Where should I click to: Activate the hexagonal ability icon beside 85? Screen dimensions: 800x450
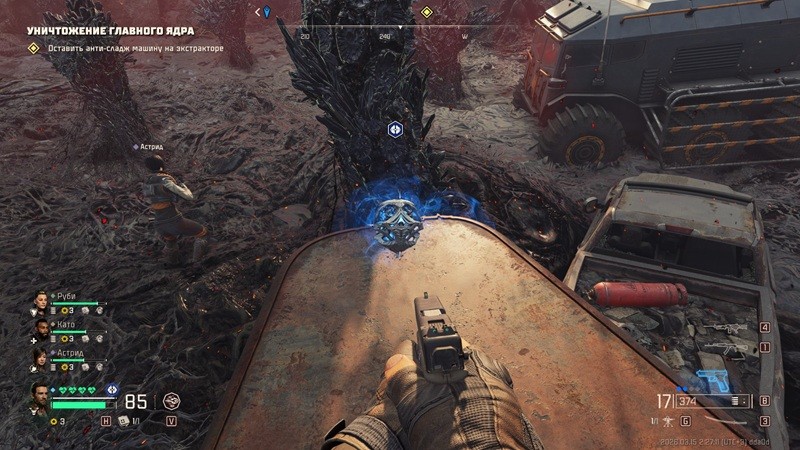coord(171,401)
